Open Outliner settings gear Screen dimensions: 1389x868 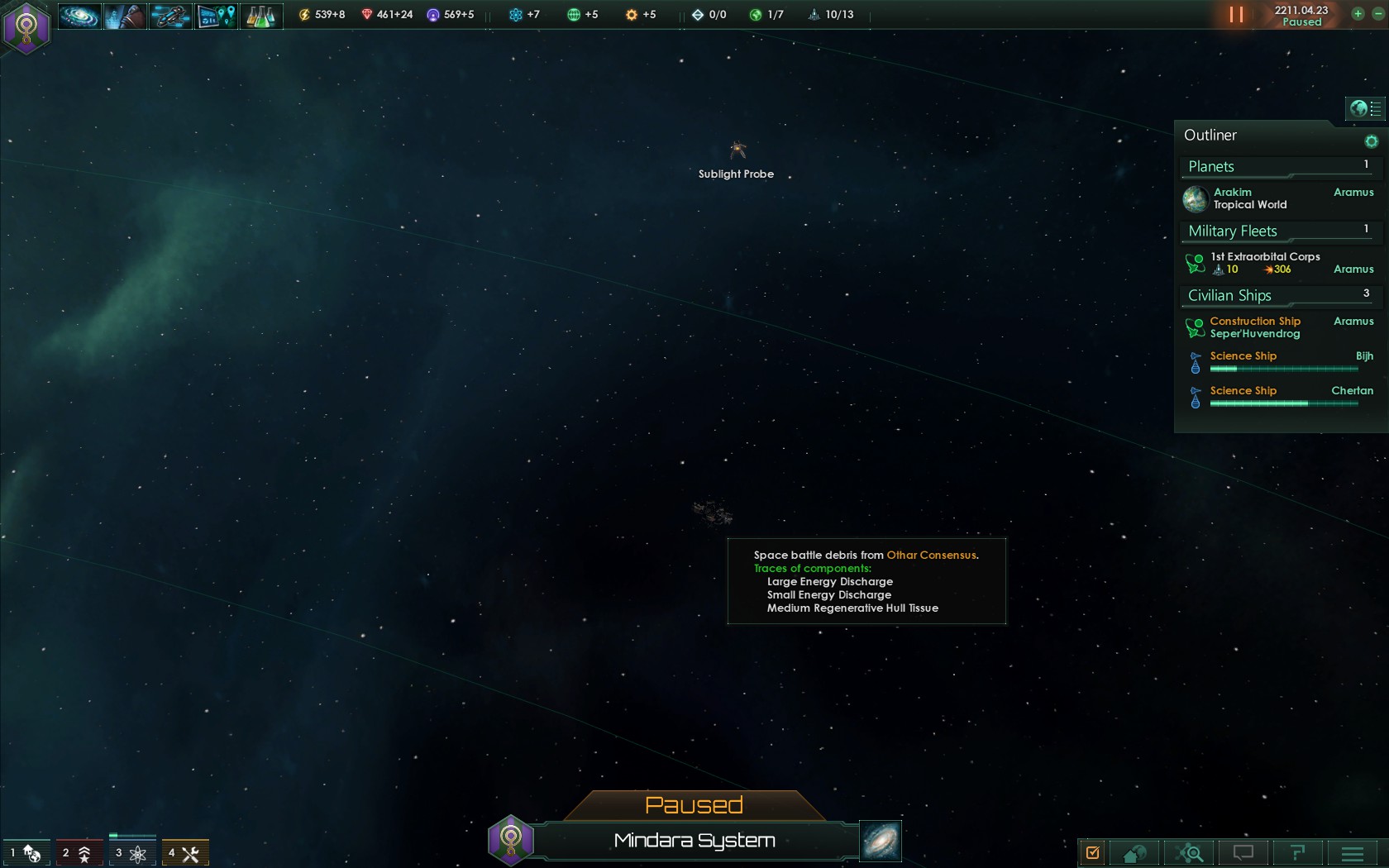(x=1372, y=141)
